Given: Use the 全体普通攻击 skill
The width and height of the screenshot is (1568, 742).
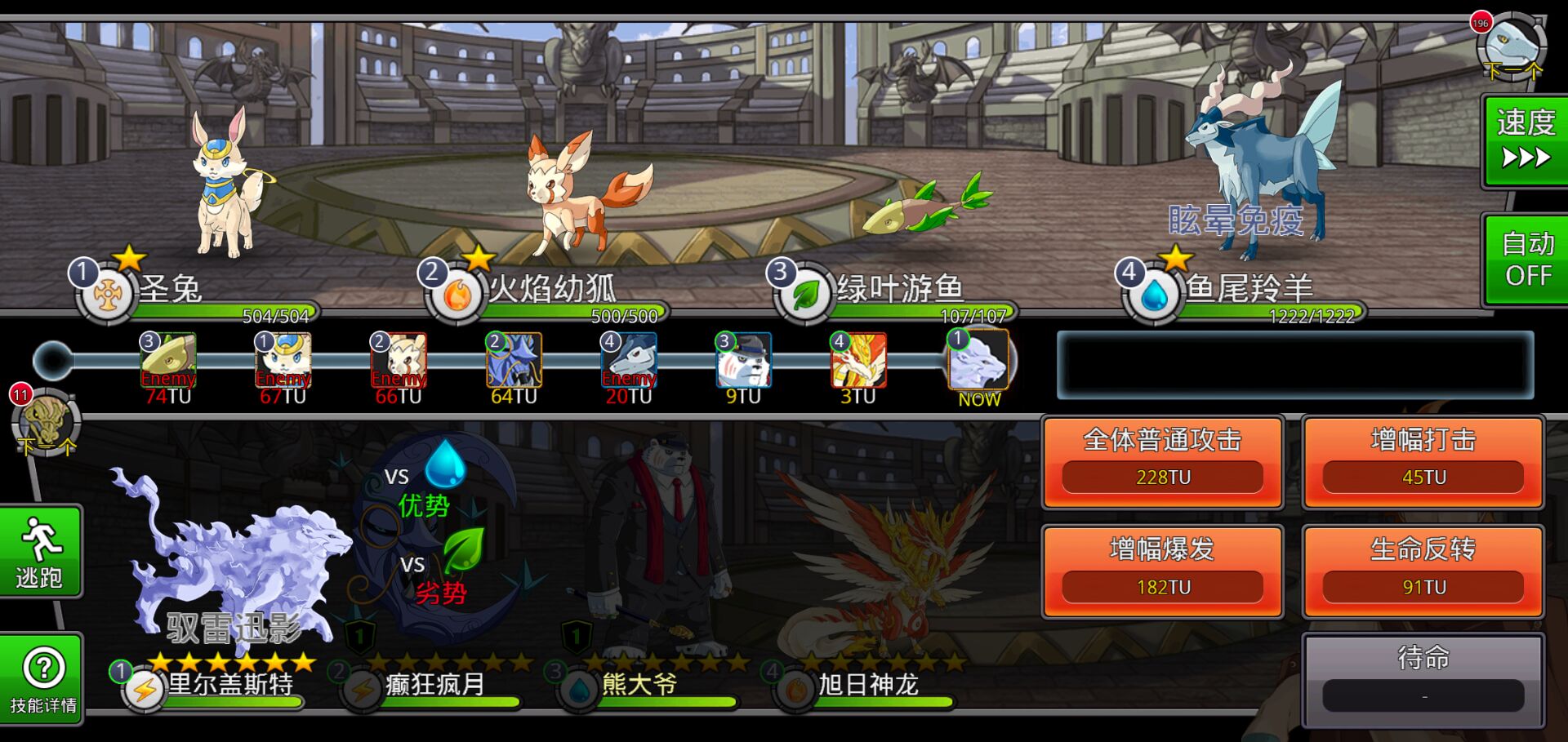Looking at the screenshot, I should point(1163,462).
